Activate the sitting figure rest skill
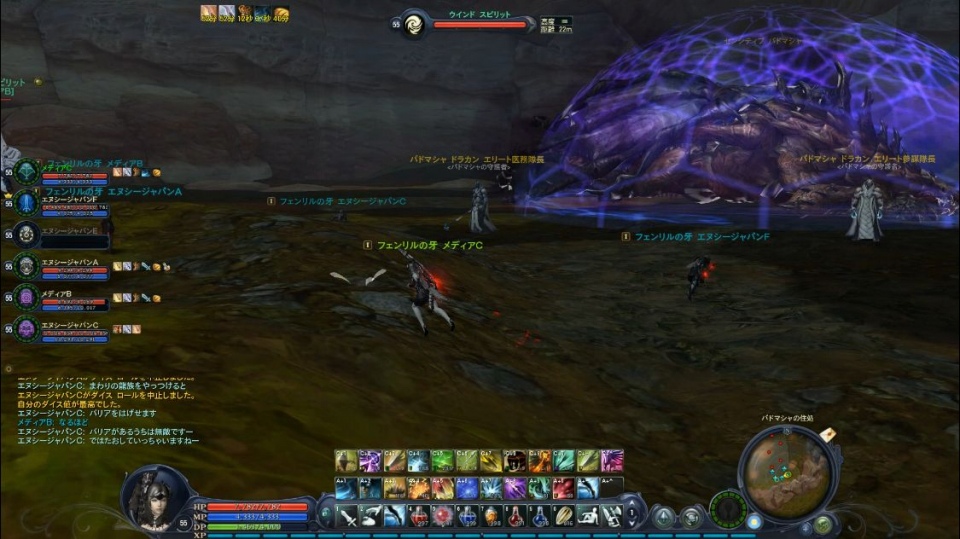This screenshot has width=960, height=539. tap(589, 516)
